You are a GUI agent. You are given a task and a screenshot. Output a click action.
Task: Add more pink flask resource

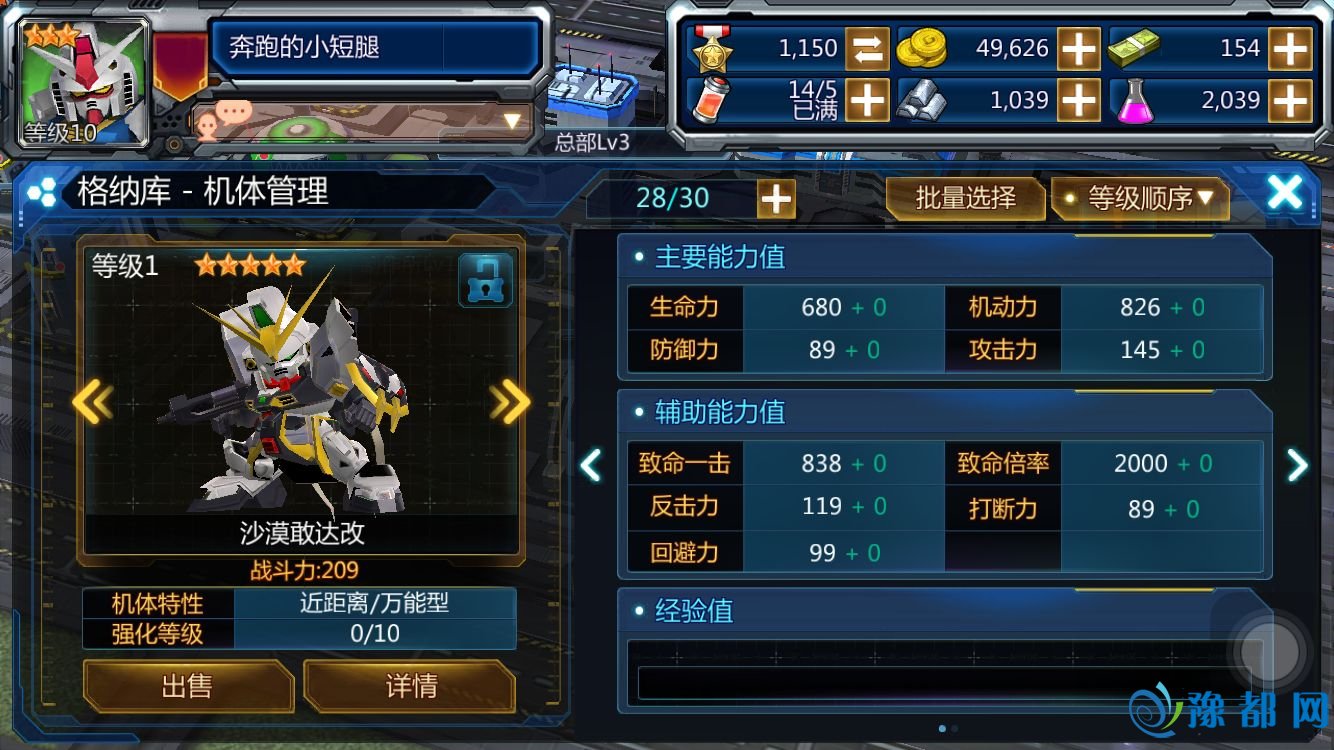[1290, 100]
